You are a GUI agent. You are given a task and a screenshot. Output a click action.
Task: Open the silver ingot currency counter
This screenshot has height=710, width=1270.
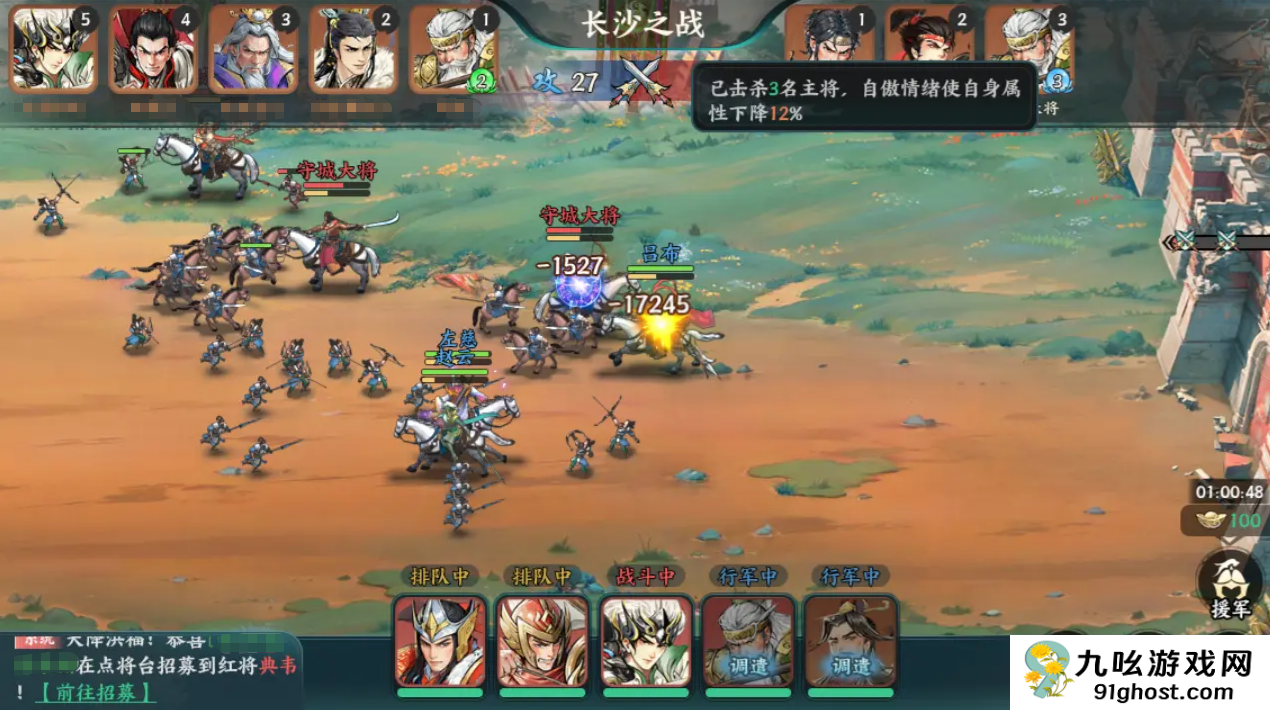pos(1222,521)
